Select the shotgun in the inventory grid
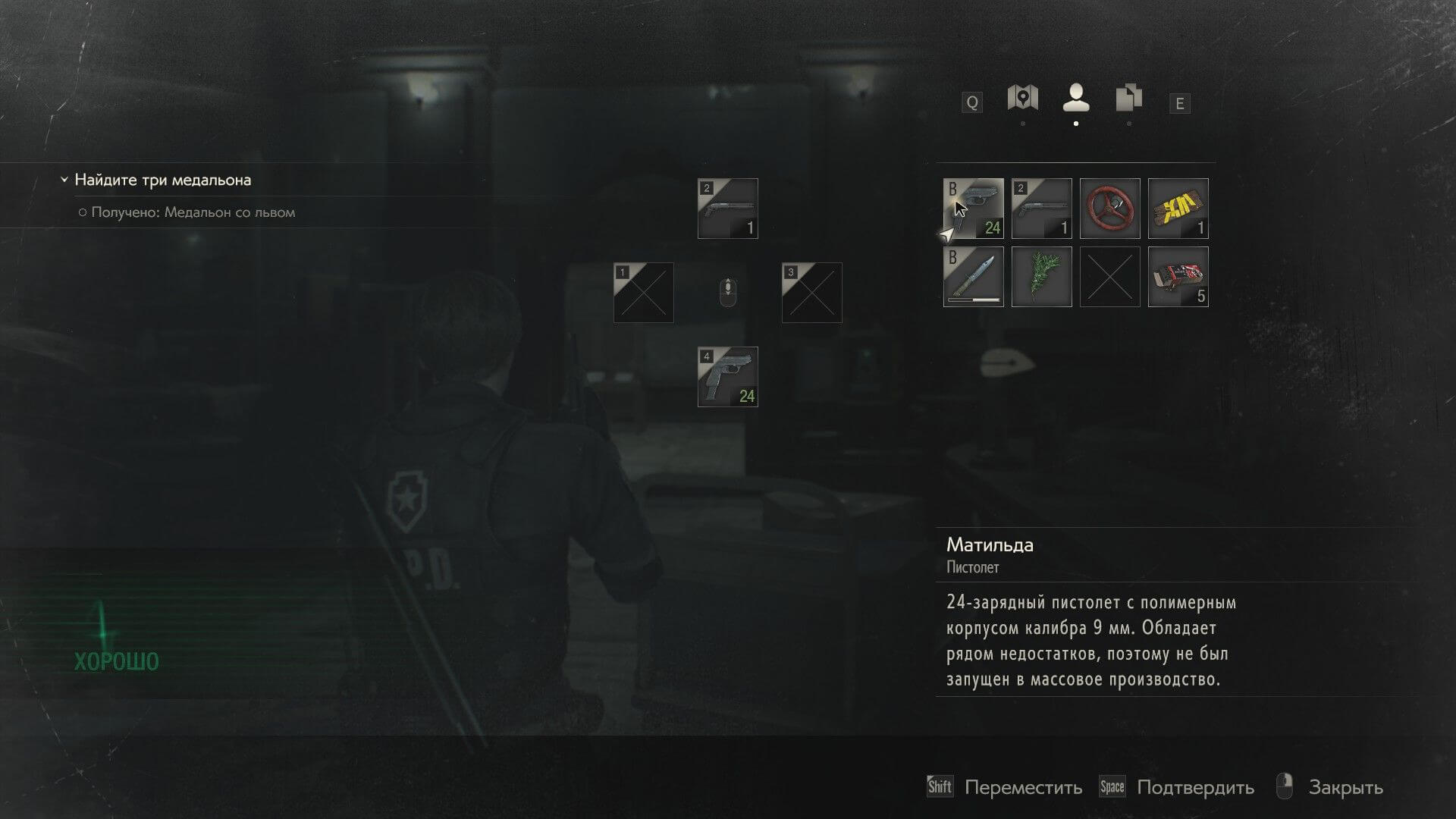This screenshot has height=819, width=1456. pyautogui.click(x=1041, y=209)
